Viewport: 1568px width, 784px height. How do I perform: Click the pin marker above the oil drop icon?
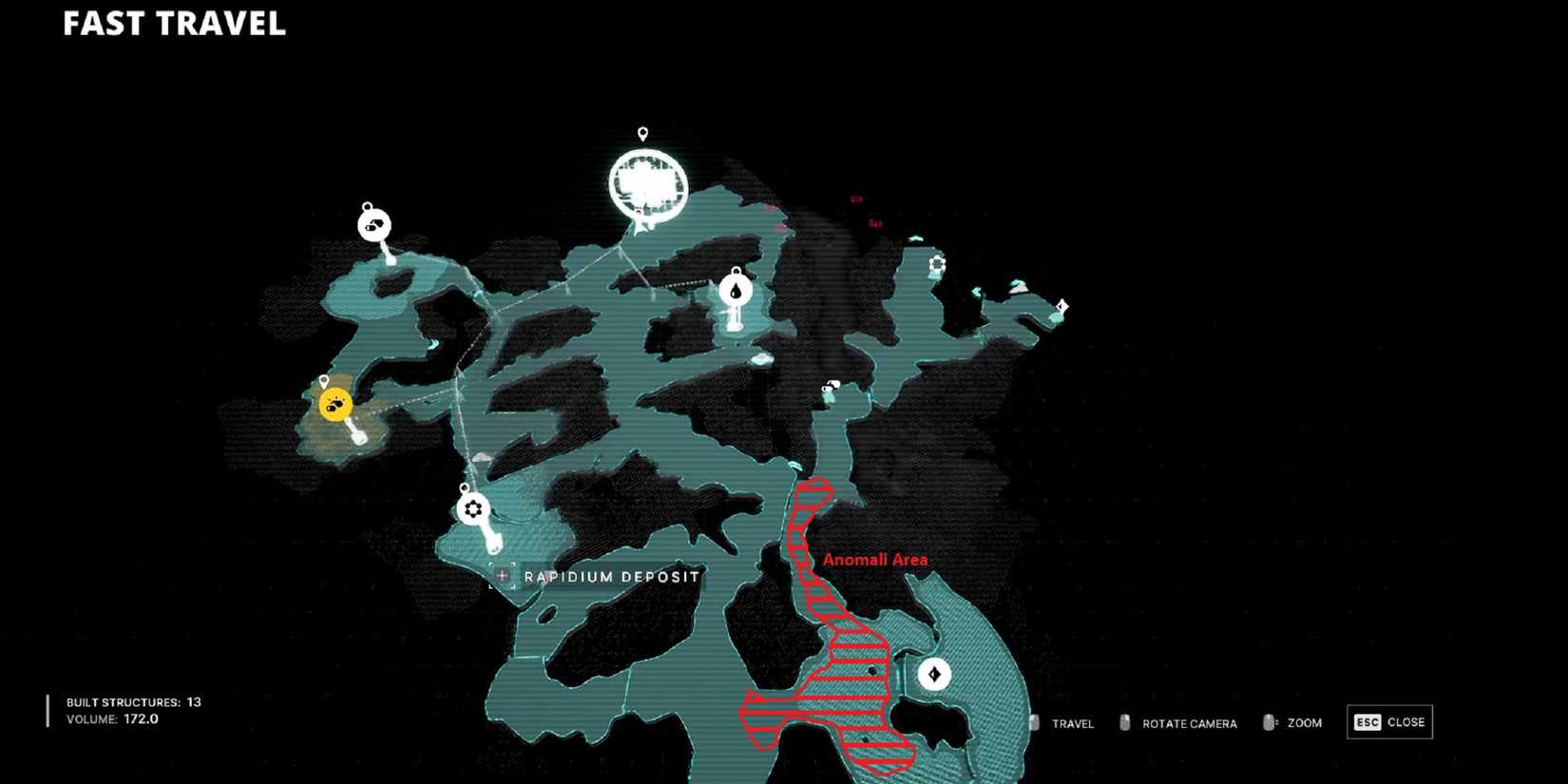(x=735, y=272)
